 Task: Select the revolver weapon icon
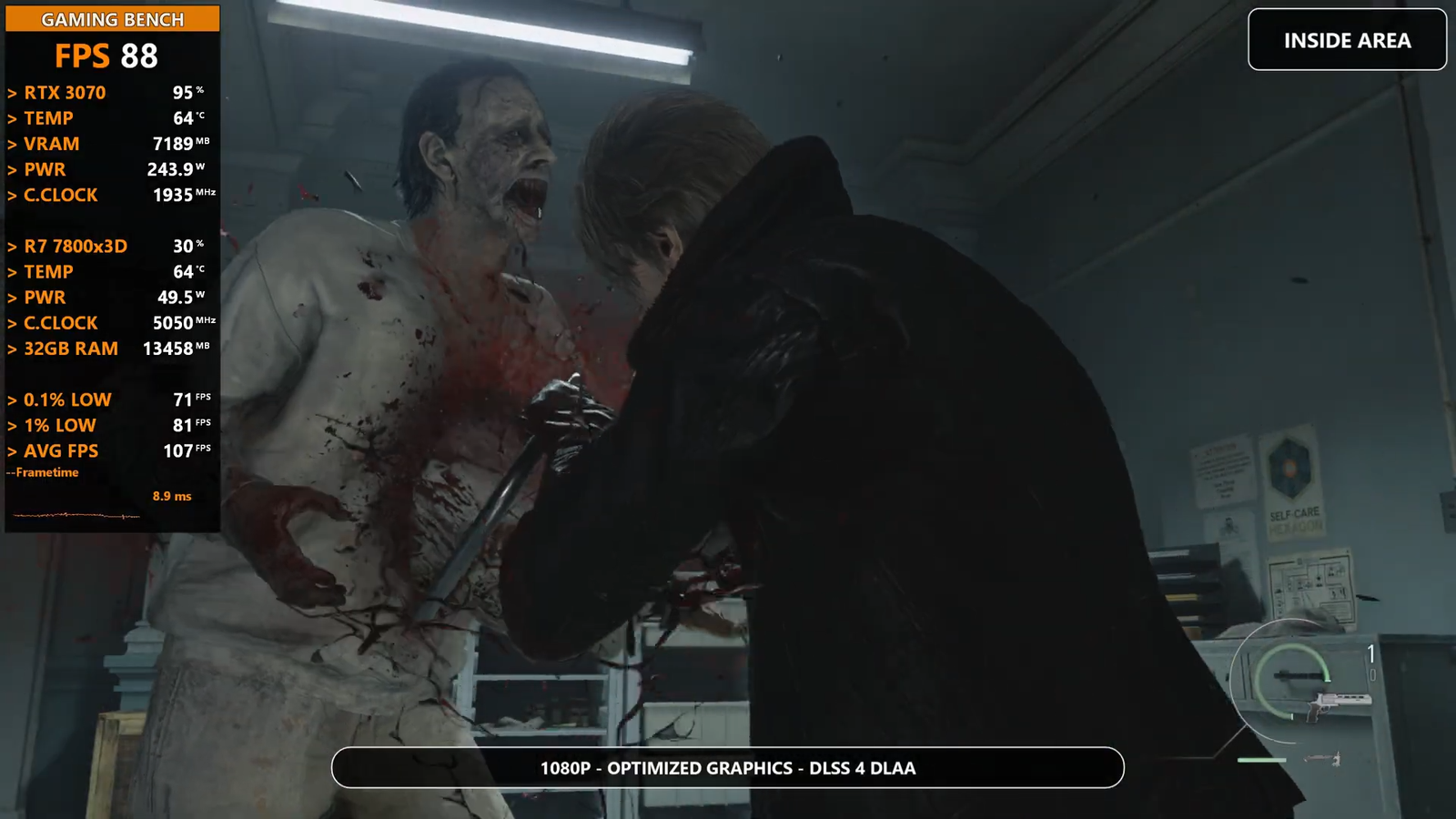click(1337, 703)
